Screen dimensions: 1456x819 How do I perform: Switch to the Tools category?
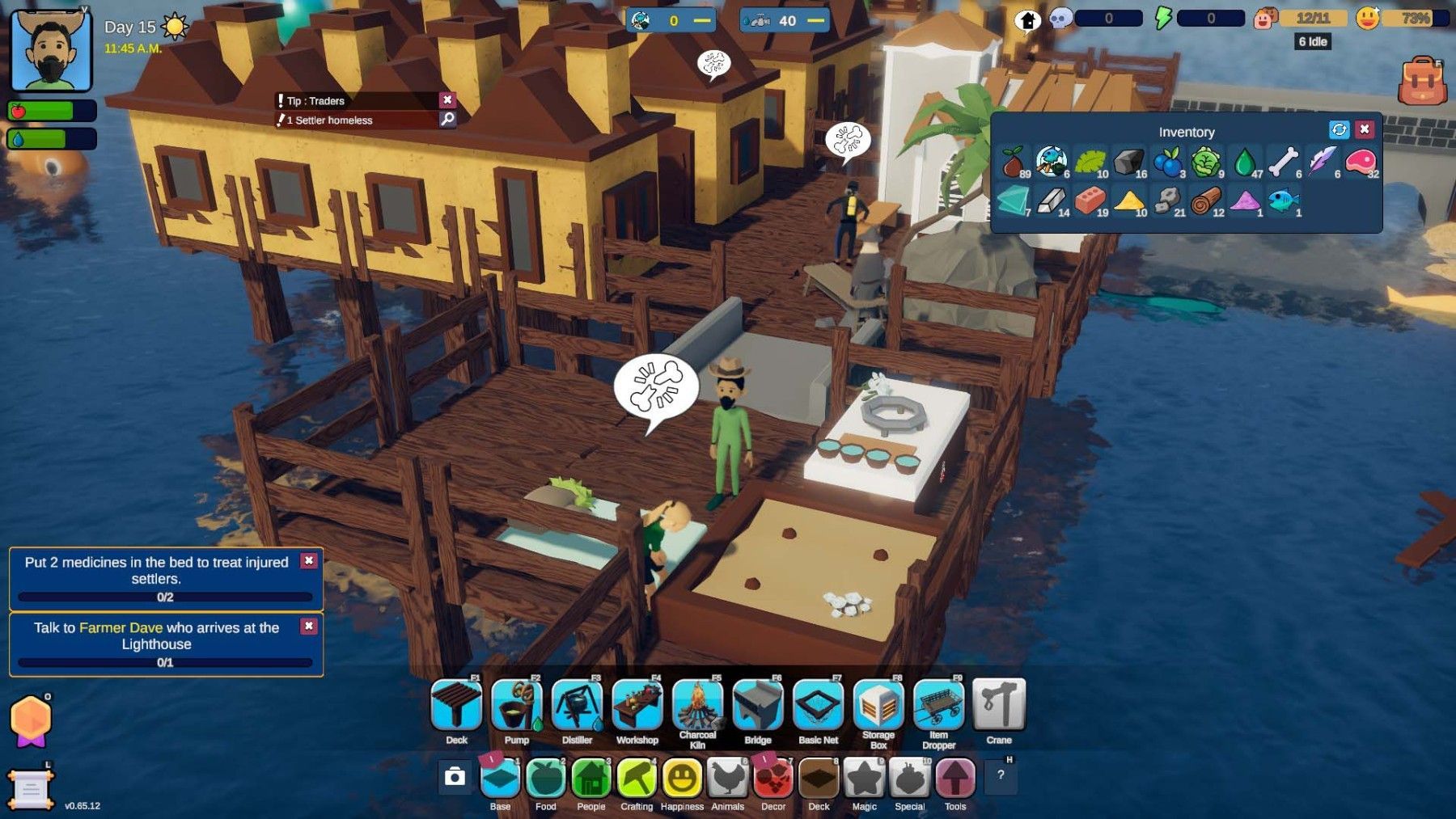tap(955, 779)
